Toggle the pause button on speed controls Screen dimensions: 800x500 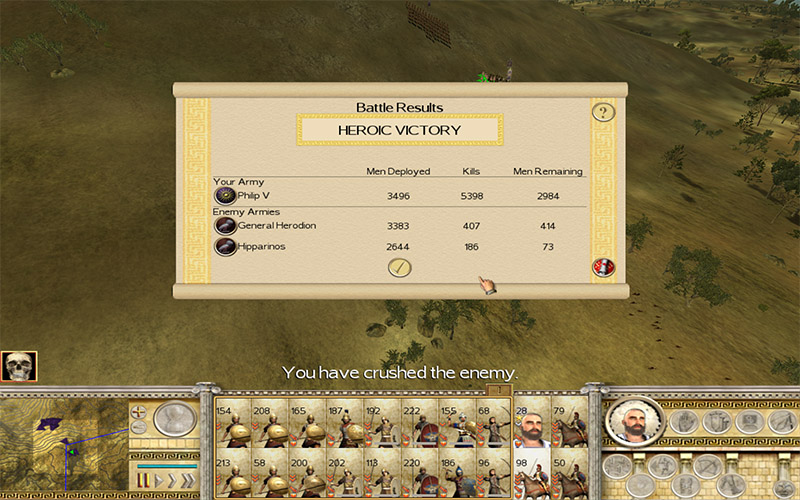pos(143,482)
